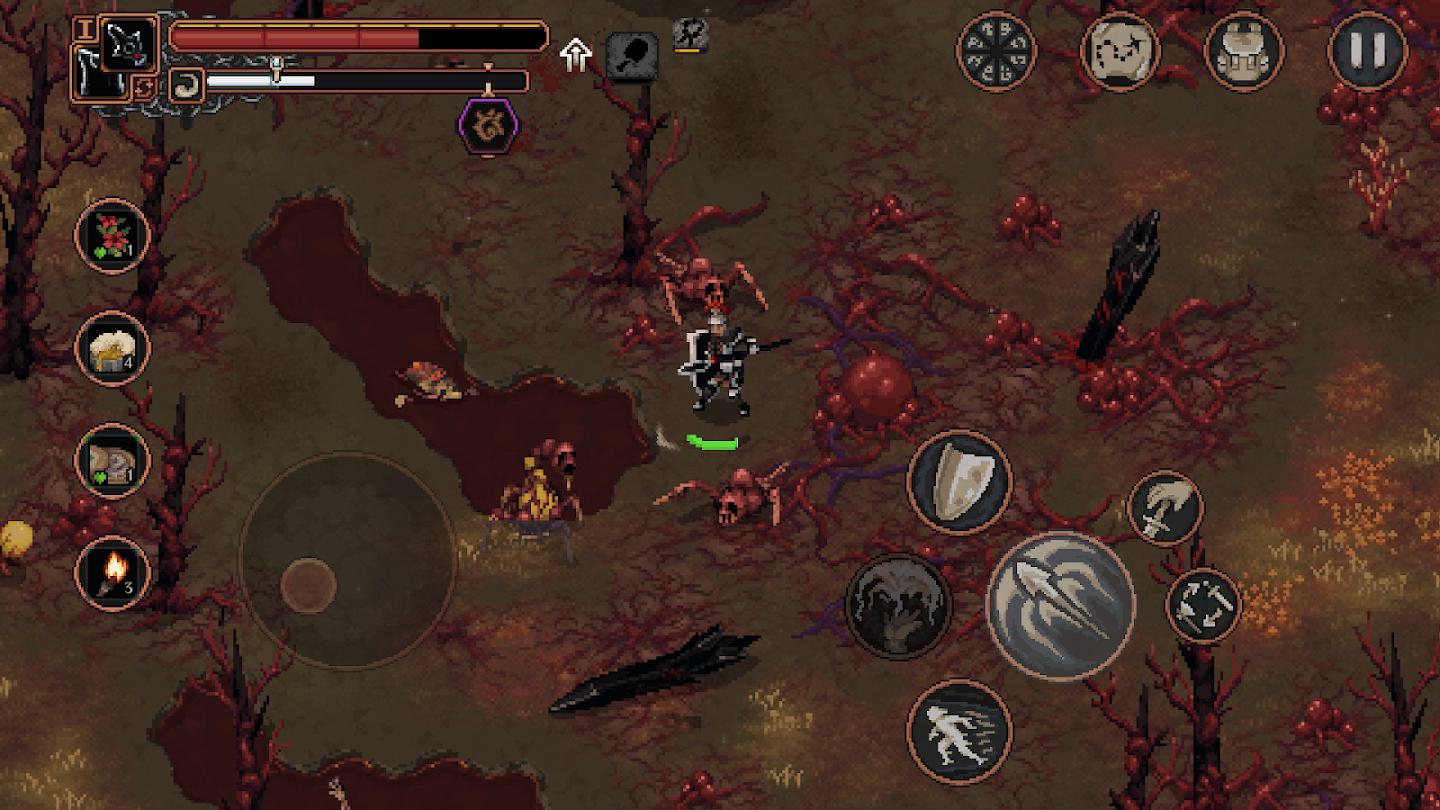
Task: Open the parchment map scroll
Action: point(1120,50)
